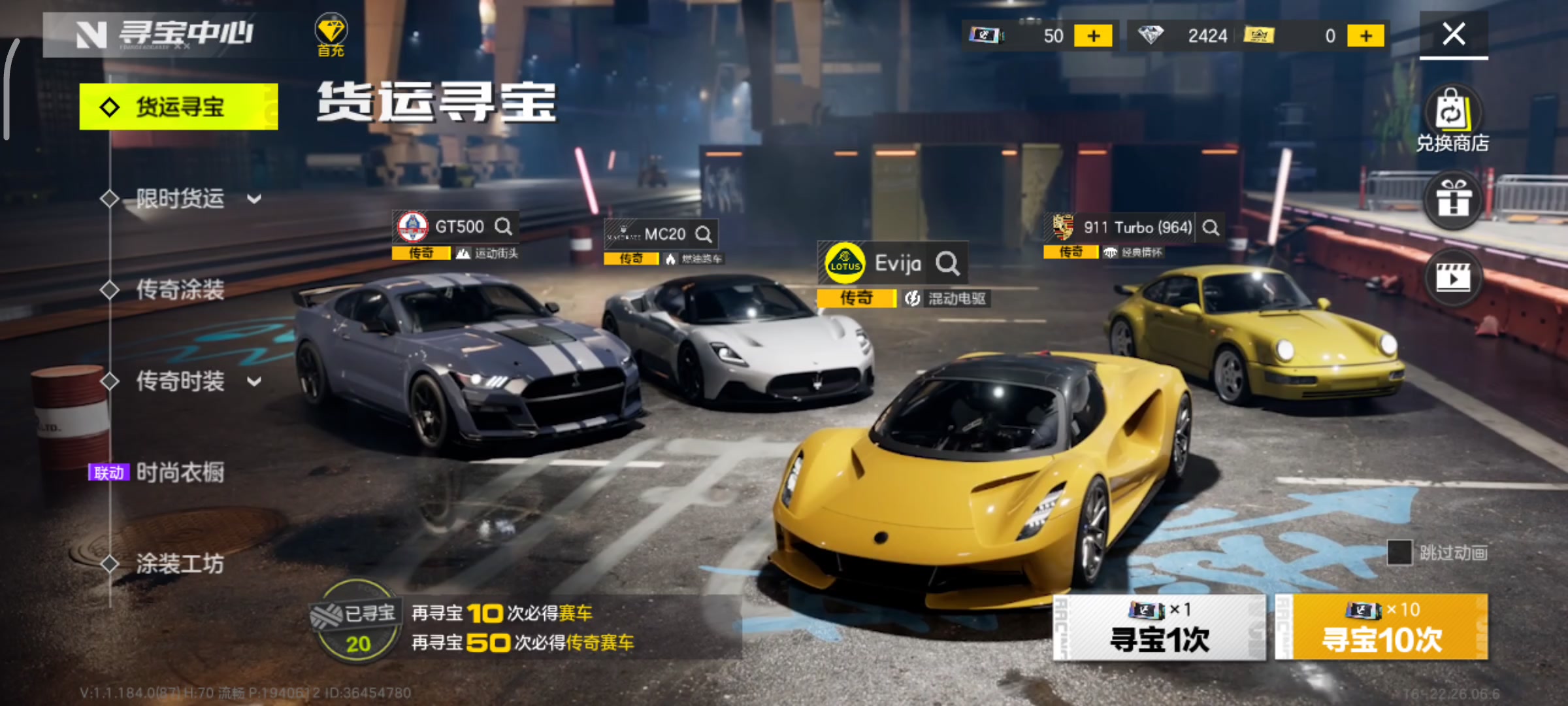Add gold currency with the plus button

coord(1365,36)
